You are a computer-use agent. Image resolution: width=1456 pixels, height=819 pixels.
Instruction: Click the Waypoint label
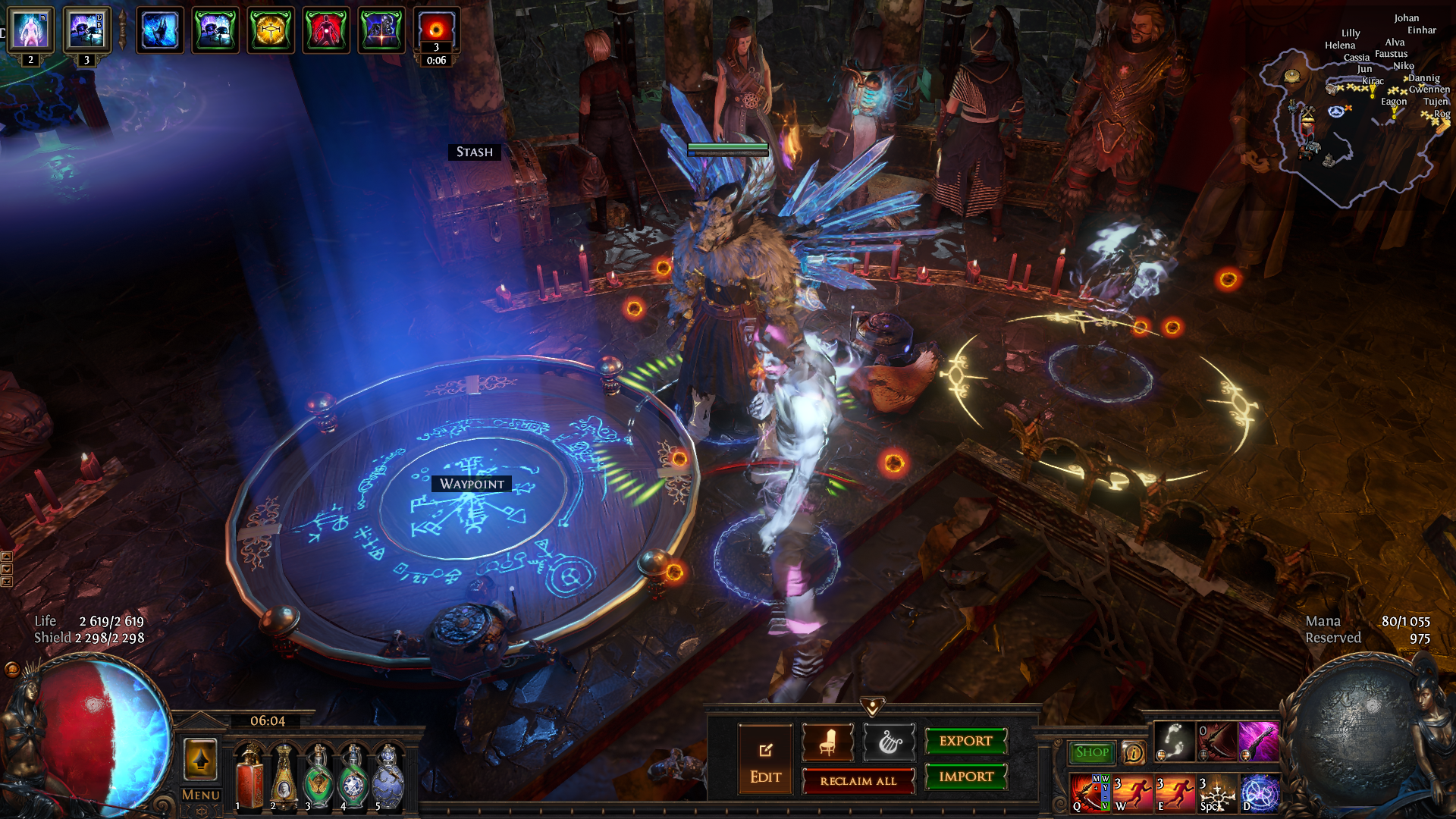tap(472, 484)
